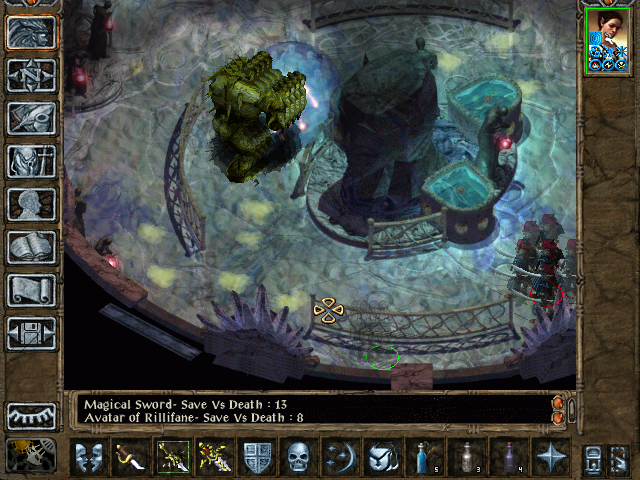
Task: Open the options floppy disk menu
Action: (32, 333)
